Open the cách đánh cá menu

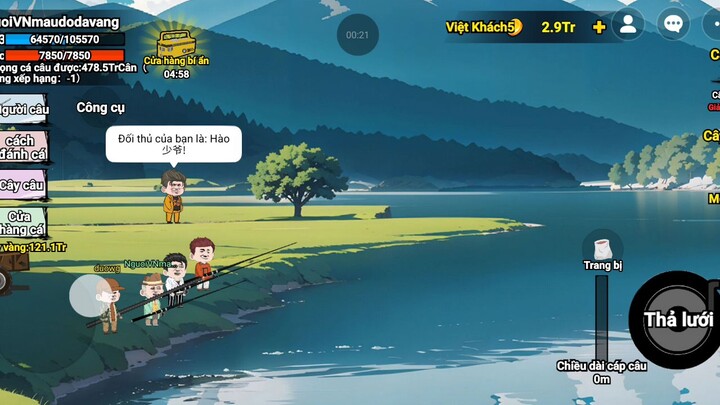pos(22,148)
